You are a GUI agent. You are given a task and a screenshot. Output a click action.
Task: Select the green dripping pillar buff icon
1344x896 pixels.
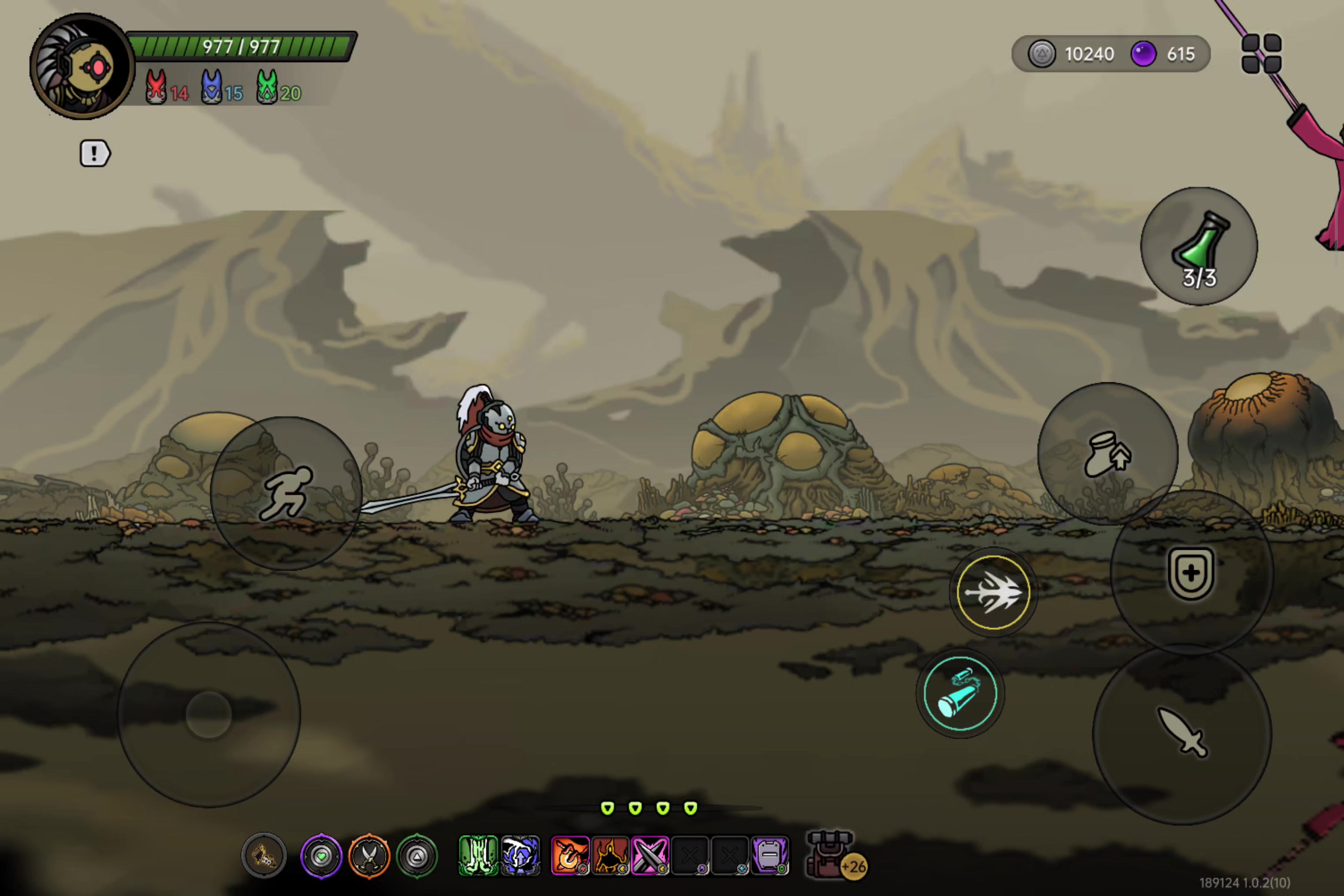click(478, 855)
